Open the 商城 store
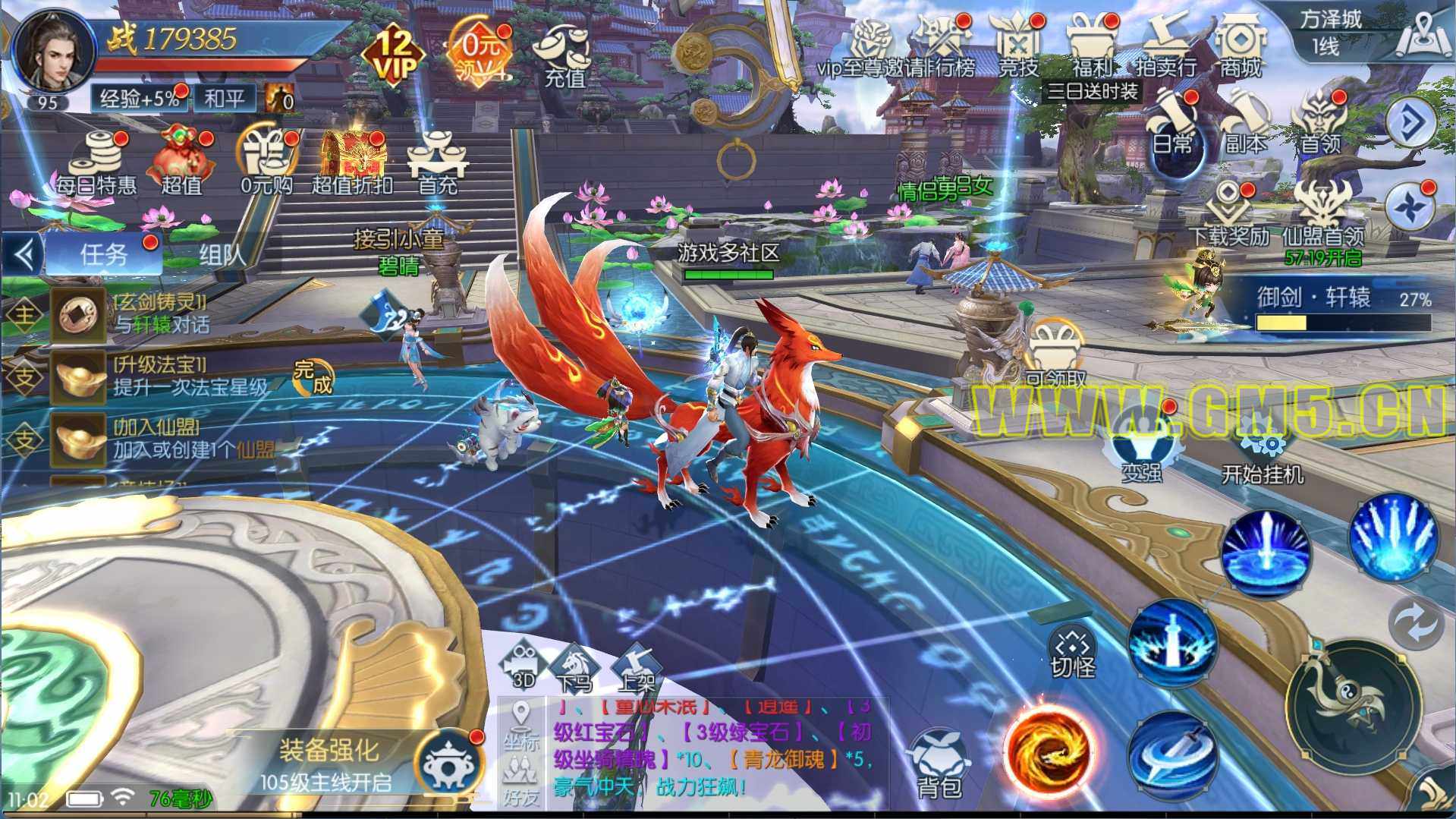1456x819 pixels. pyautogui.click(x=1240, y=47)
